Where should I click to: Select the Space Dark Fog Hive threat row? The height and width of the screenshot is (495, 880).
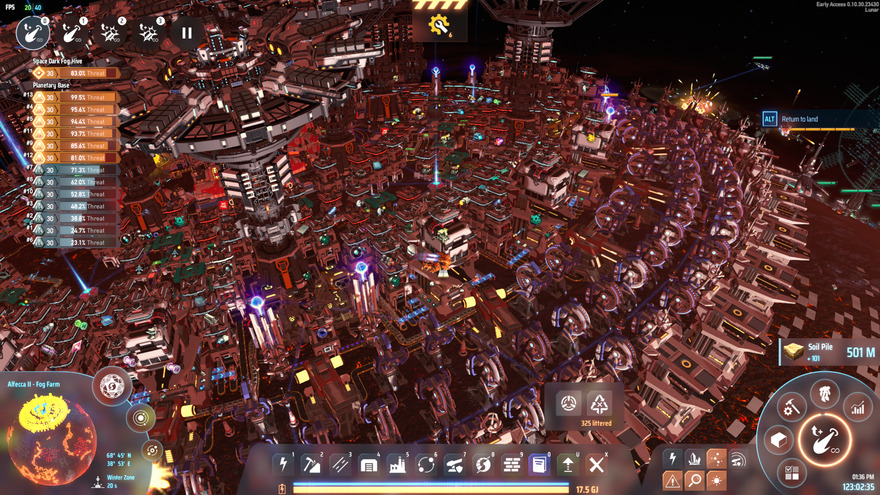76,73
